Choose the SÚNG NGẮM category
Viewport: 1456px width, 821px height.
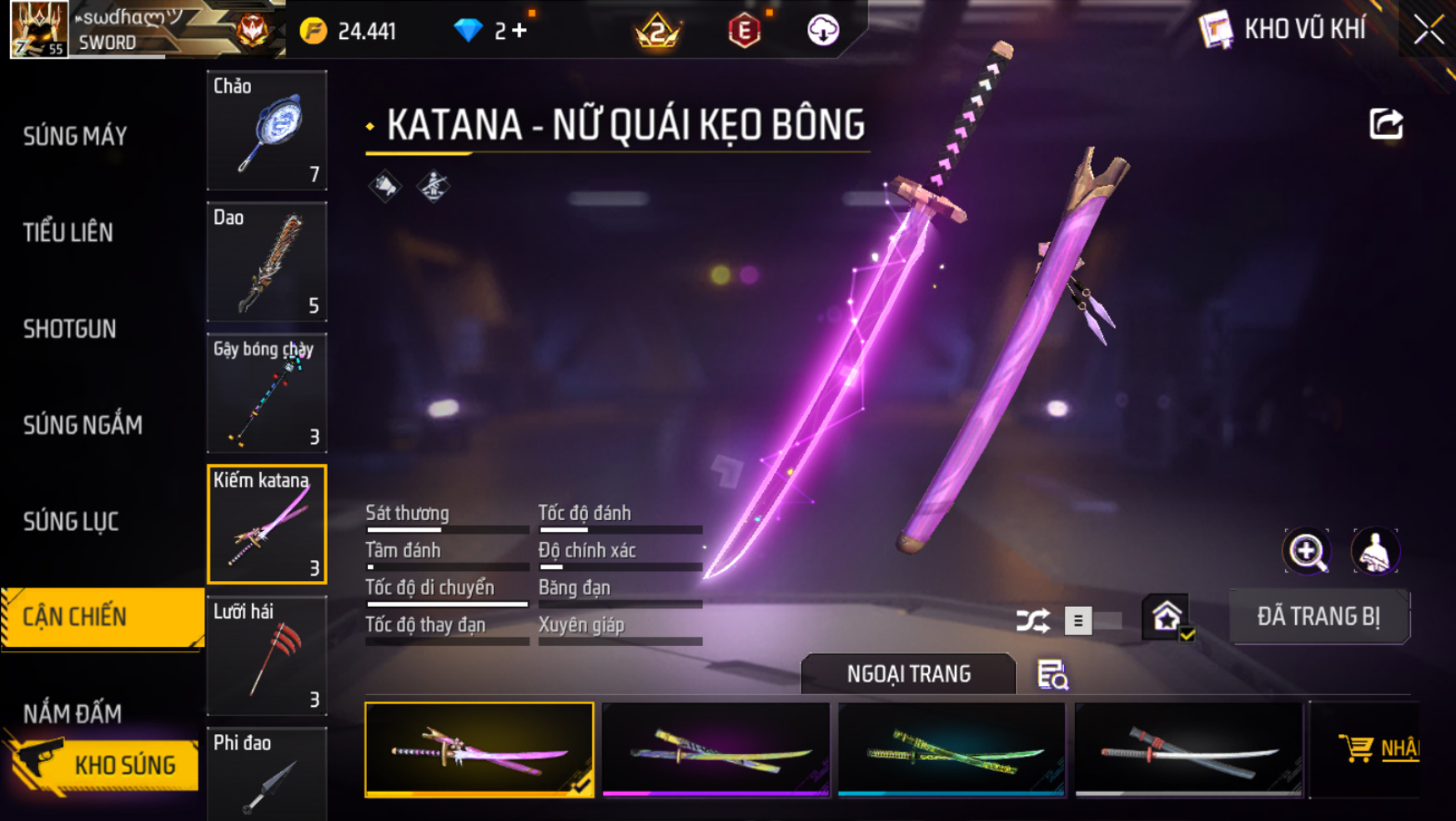(83, 425)
